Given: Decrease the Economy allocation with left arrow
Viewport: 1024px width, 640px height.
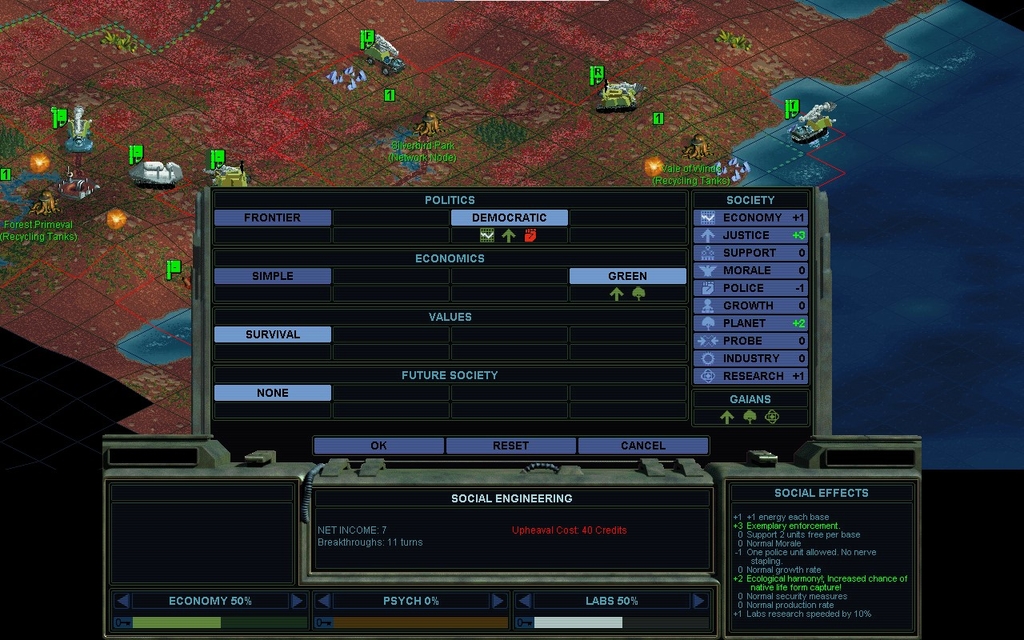Looking at the screenshot, I should [122, 601].
